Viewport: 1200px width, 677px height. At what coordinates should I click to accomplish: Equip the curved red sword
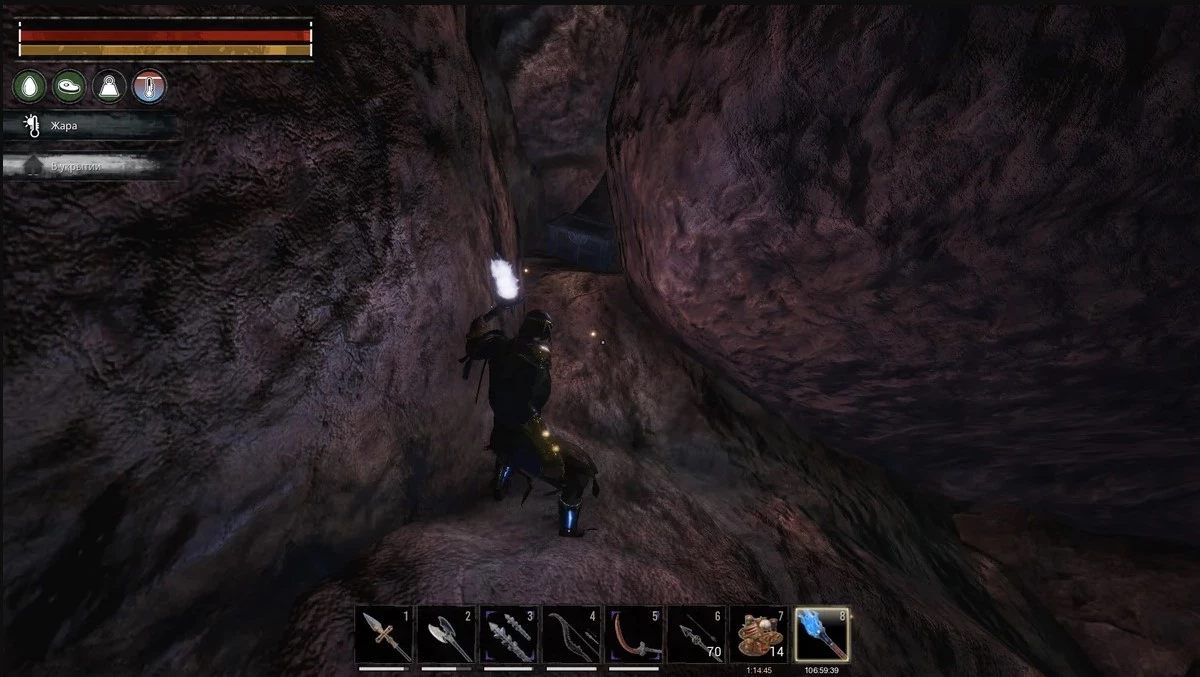click(x=634, y=634)
